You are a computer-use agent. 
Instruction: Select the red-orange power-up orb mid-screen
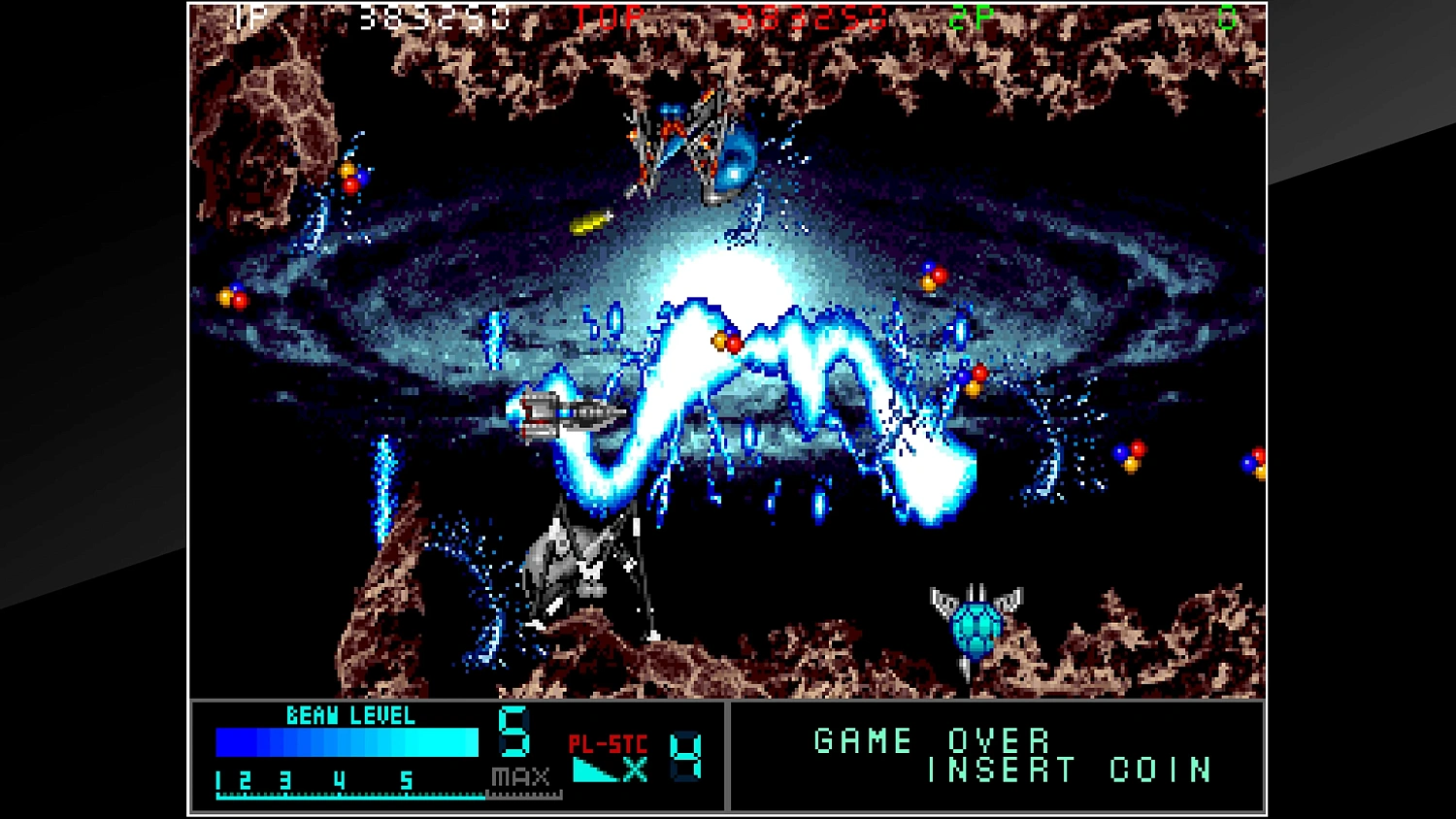[726, 344]
